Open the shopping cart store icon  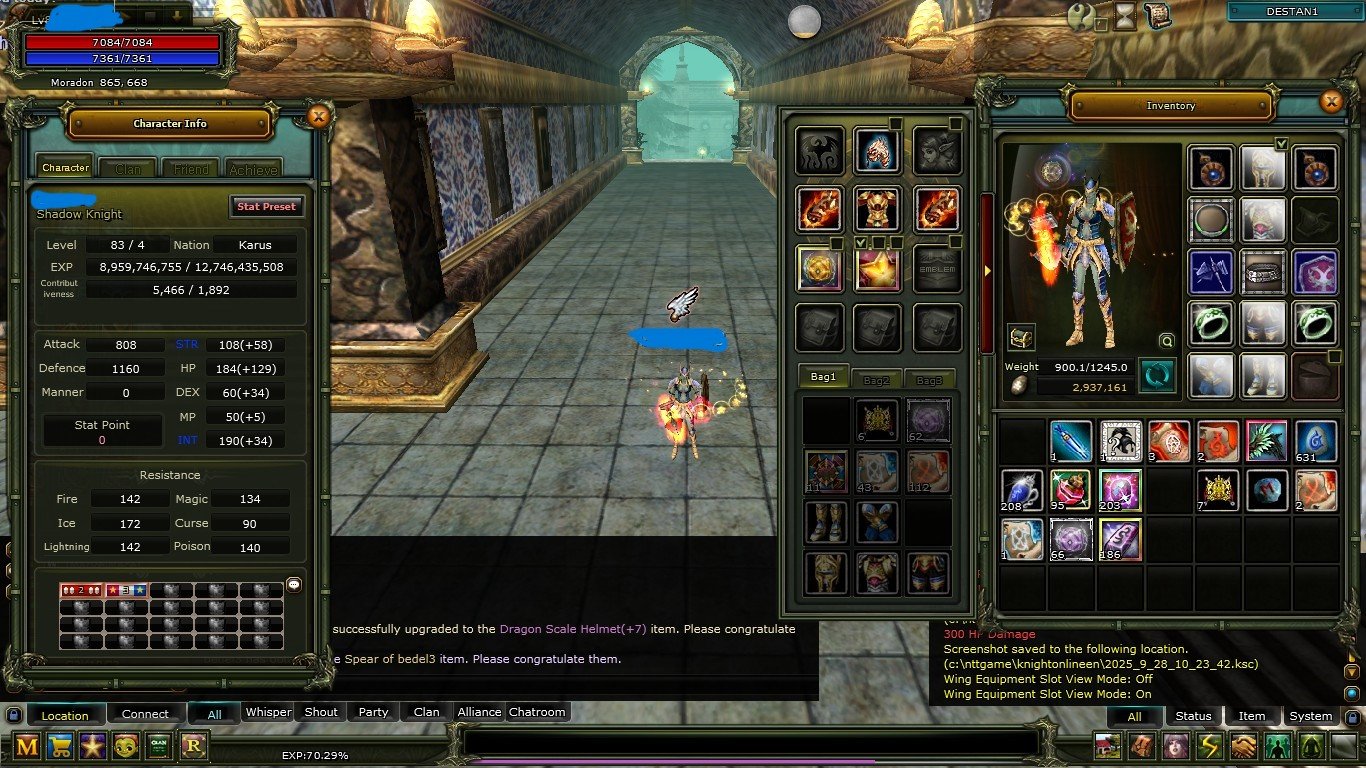click(60, 745)
